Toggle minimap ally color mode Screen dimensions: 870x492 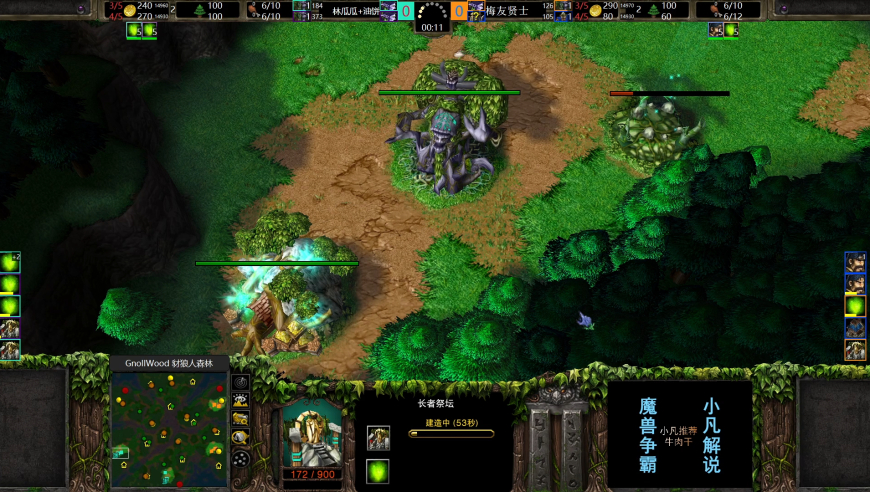[241, 419]
